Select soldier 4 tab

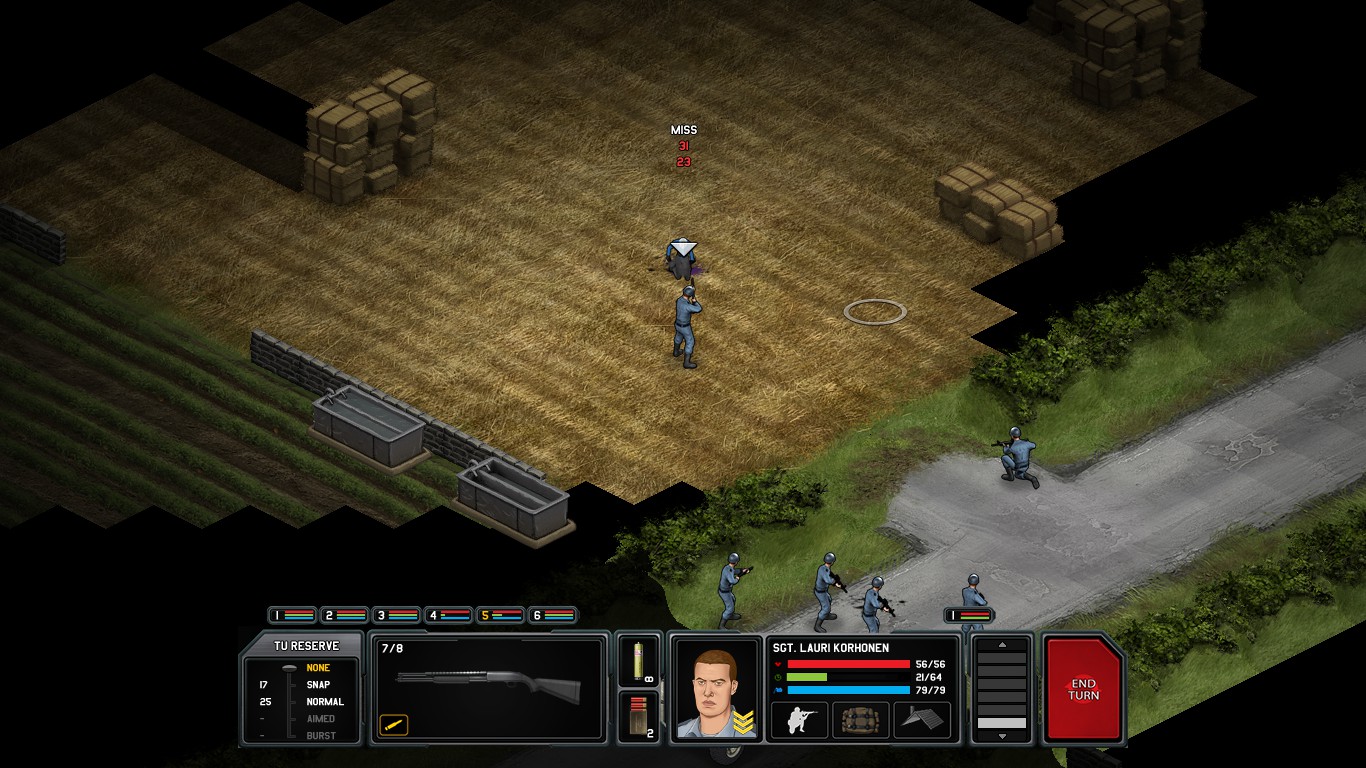tap(448, 615)
